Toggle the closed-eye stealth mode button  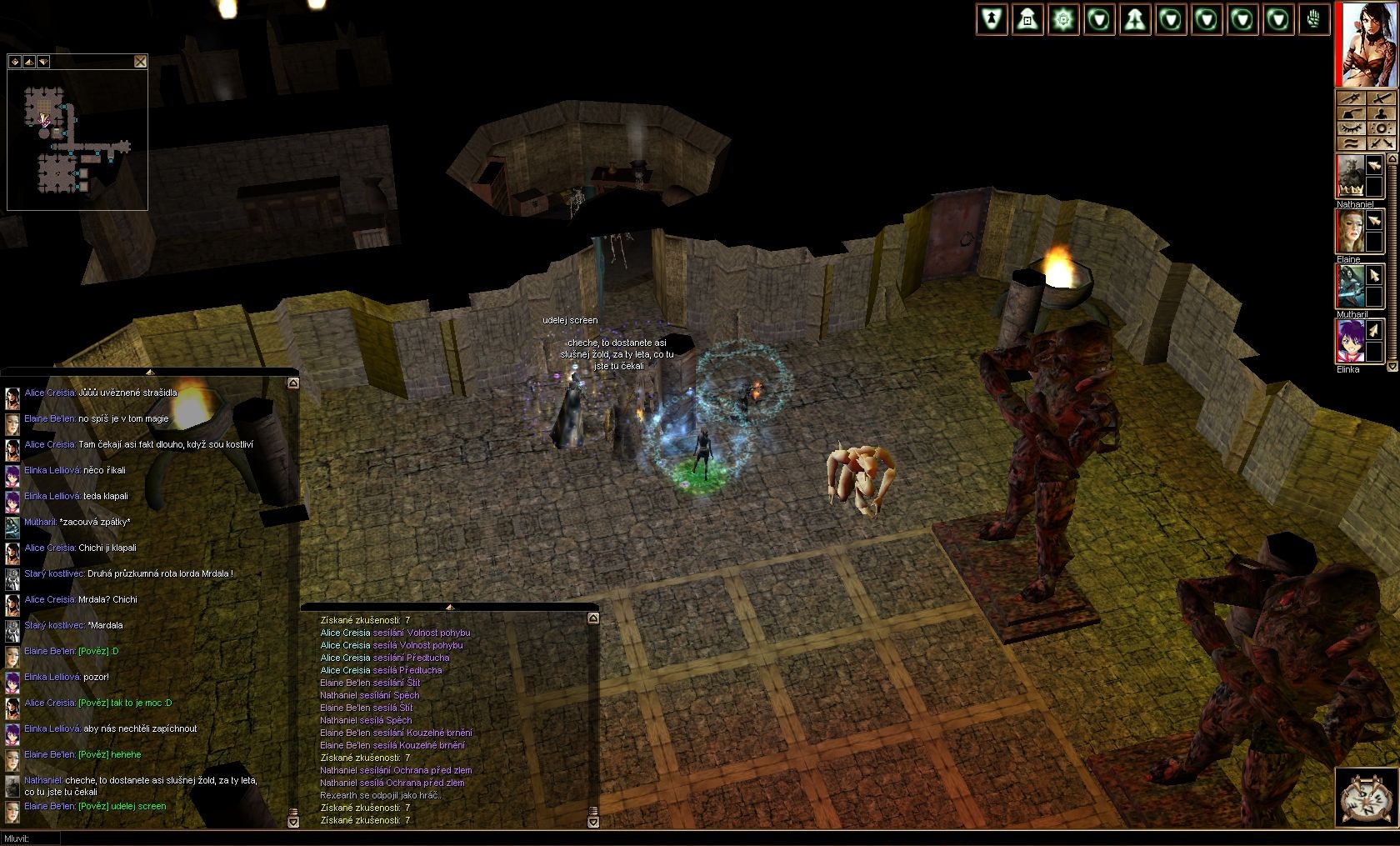click(1351, 128)
